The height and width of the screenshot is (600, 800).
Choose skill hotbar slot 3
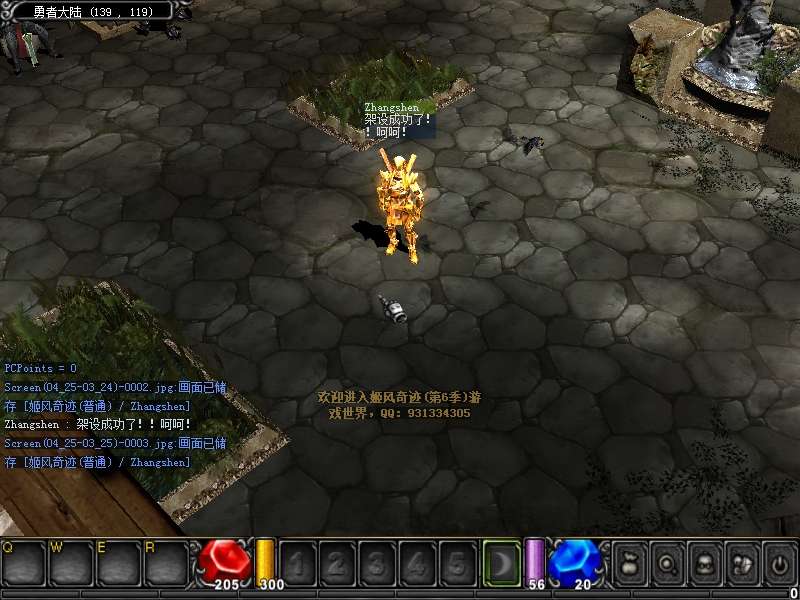(x=377, y=563)
